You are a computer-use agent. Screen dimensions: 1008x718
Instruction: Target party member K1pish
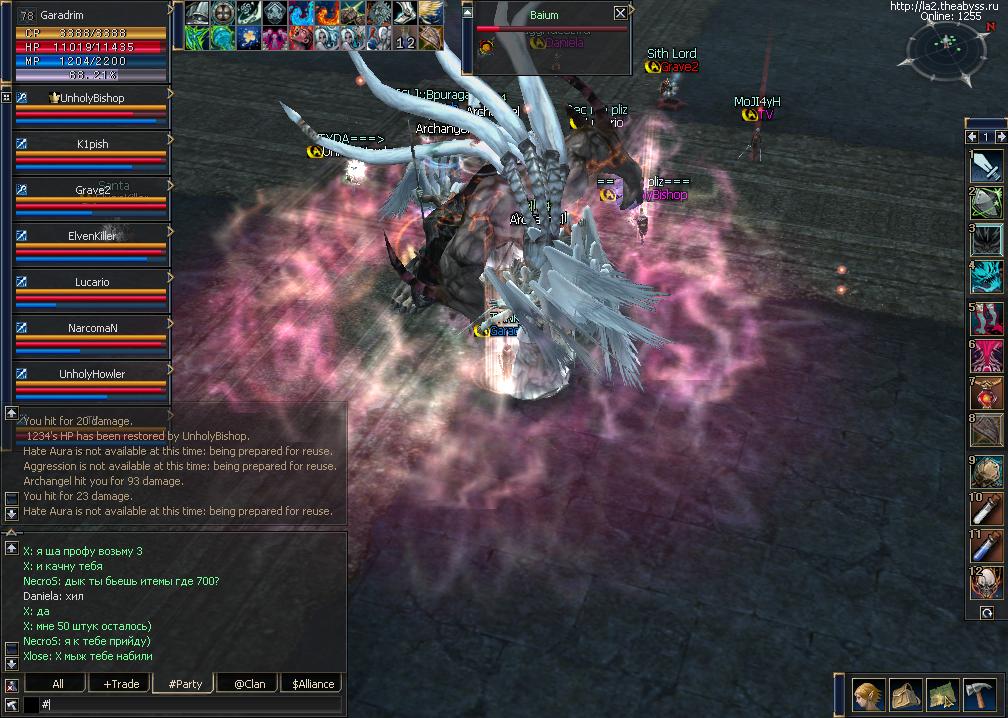click(x=92, y=144)
